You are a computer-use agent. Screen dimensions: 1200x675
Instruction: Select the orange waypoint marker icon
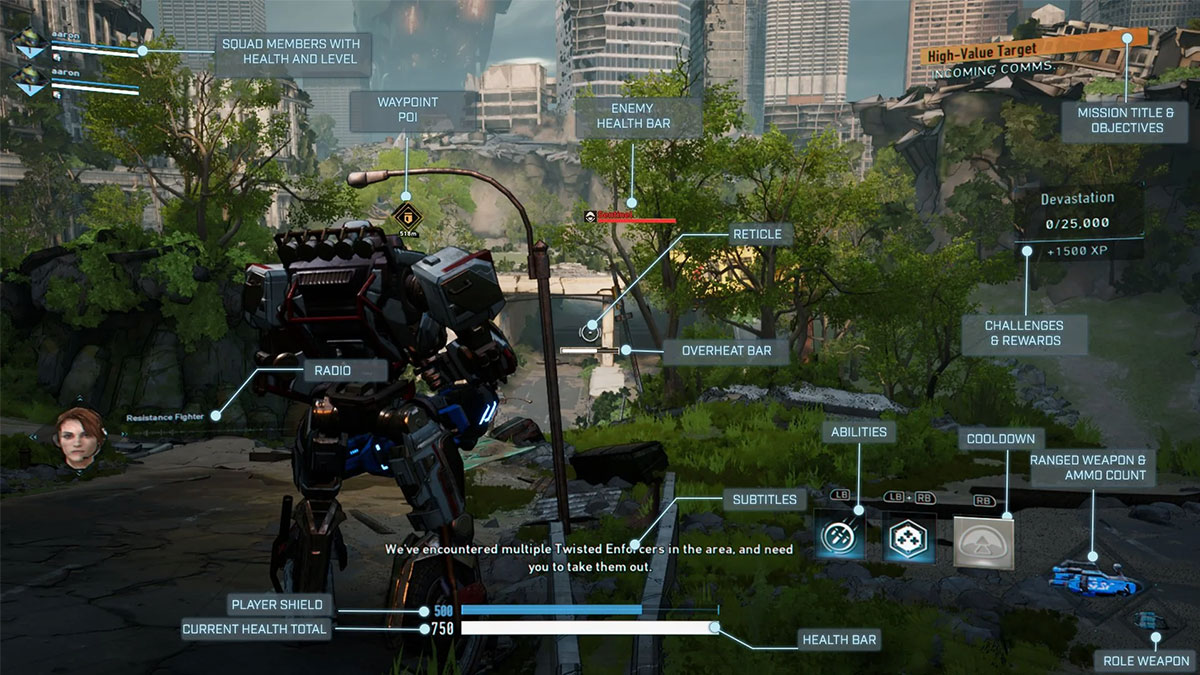[406, 214]
